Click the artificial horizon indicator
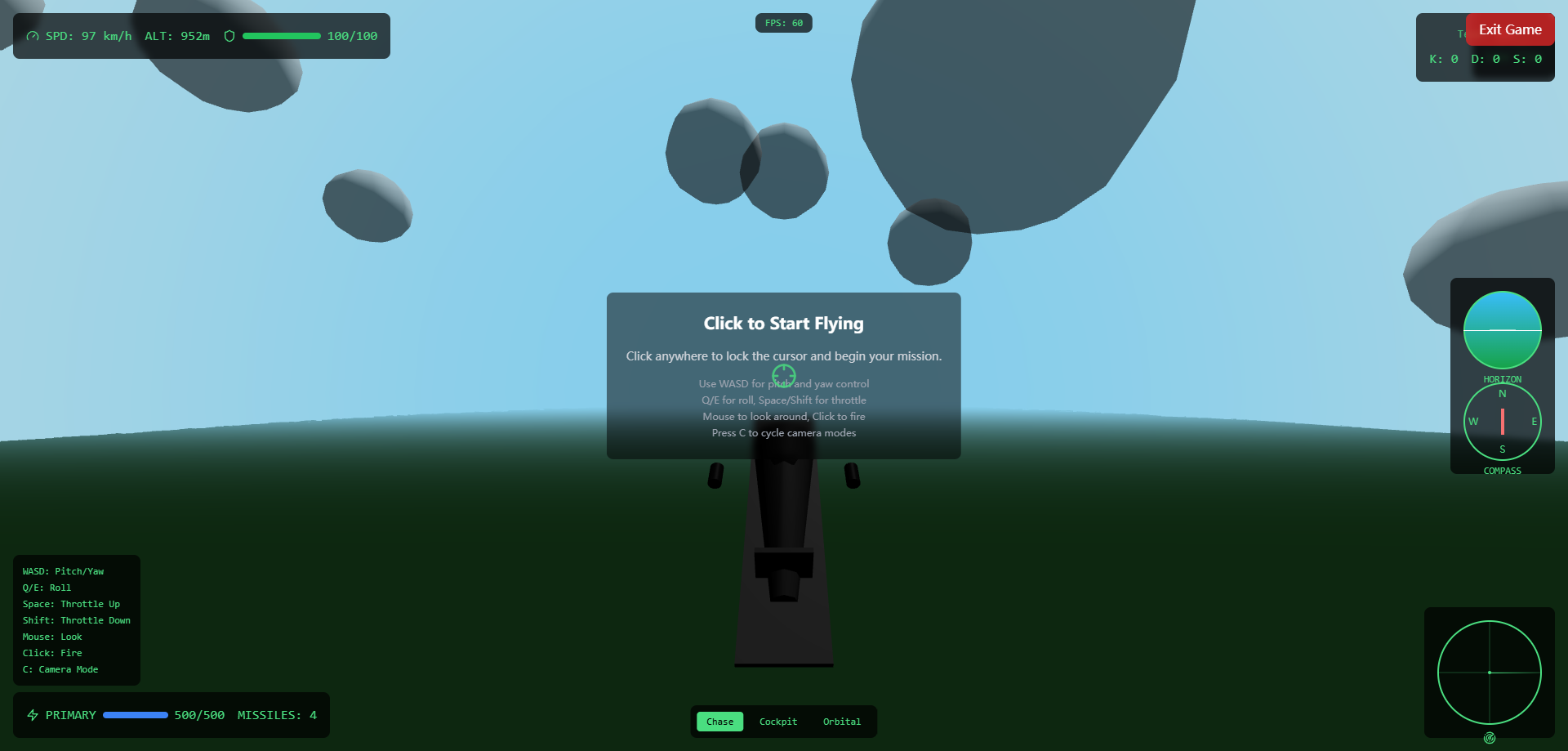Viewport: 1568px width, 751px height. point(1502,330)
